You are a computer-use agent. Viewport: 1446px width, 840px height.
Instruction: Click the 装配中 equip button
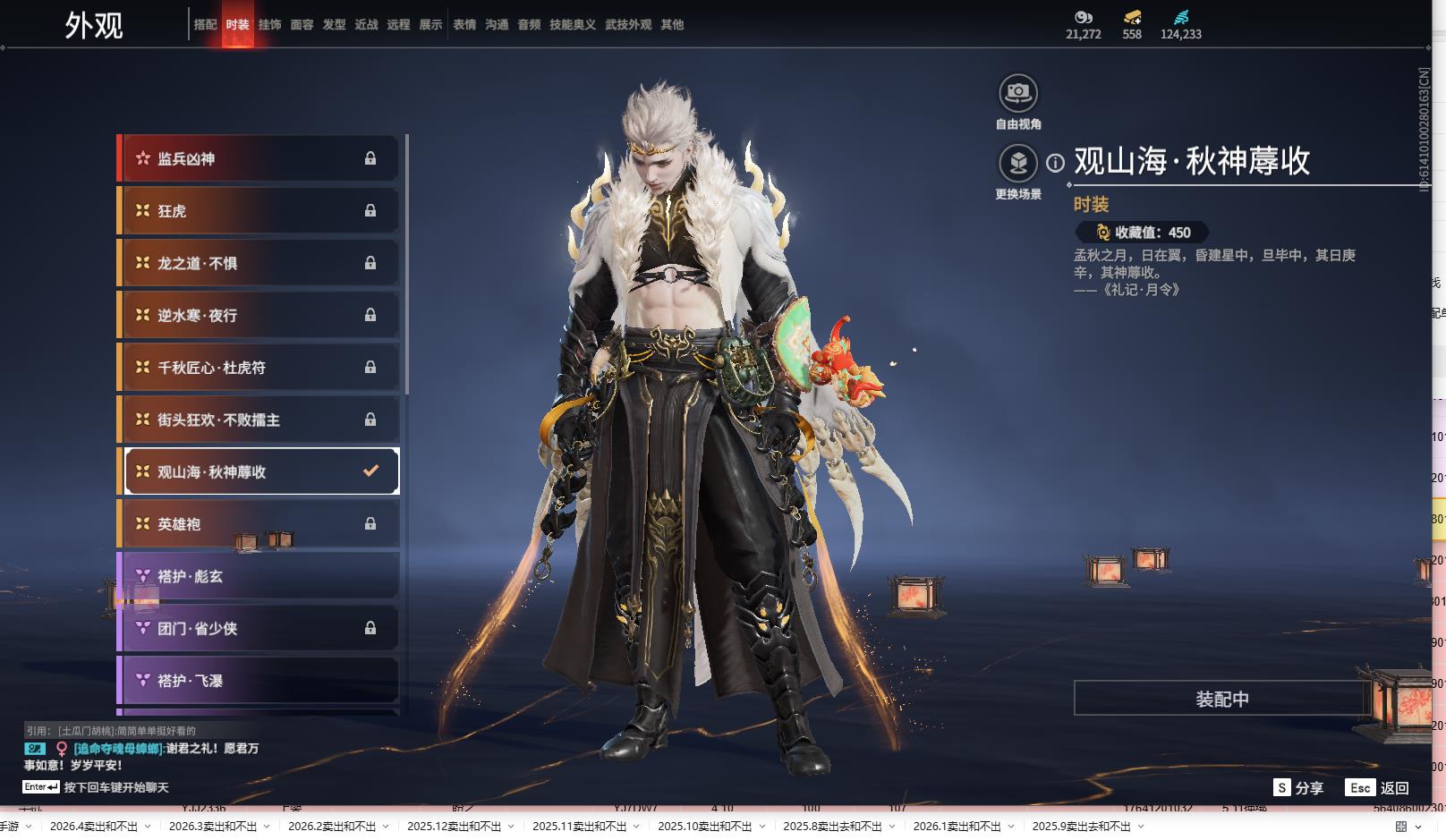point(1221,699)
